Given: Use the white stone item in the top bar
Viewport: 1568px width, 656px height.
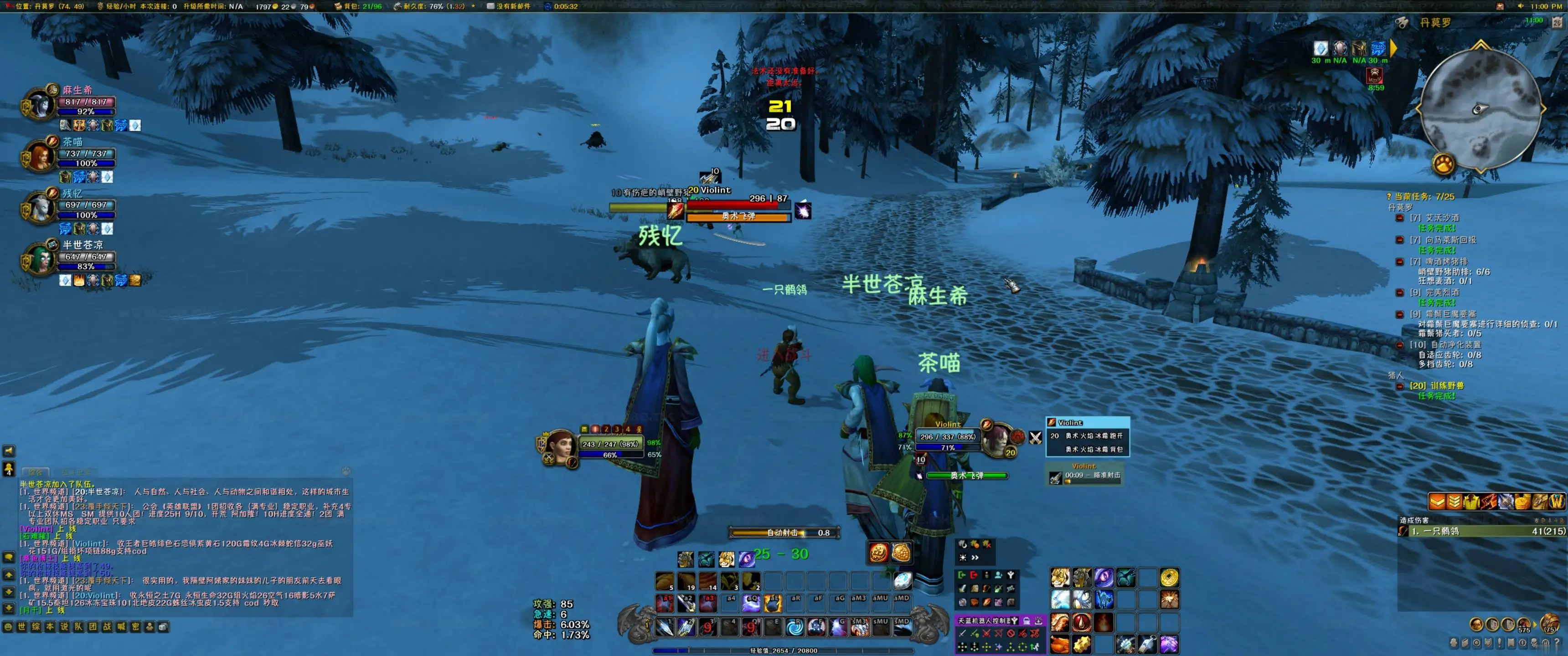Looking at the screenshot, I should coord(902,580).
